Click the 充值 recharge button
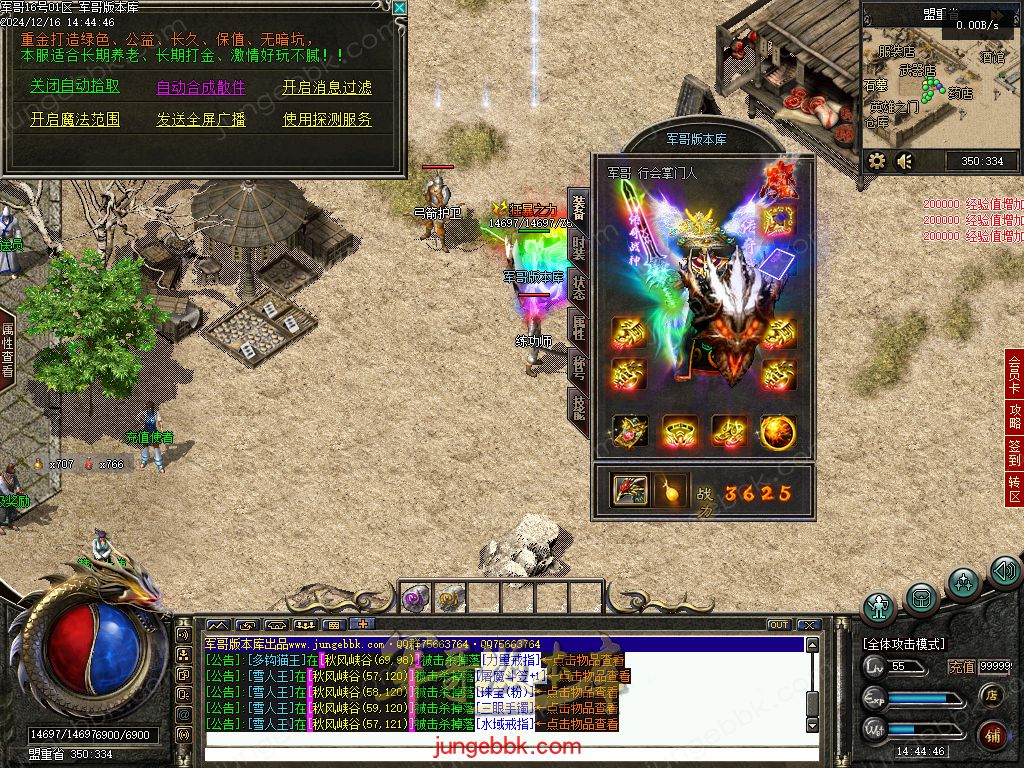This screenshot has height=768, width=1024. pos(961,667)
